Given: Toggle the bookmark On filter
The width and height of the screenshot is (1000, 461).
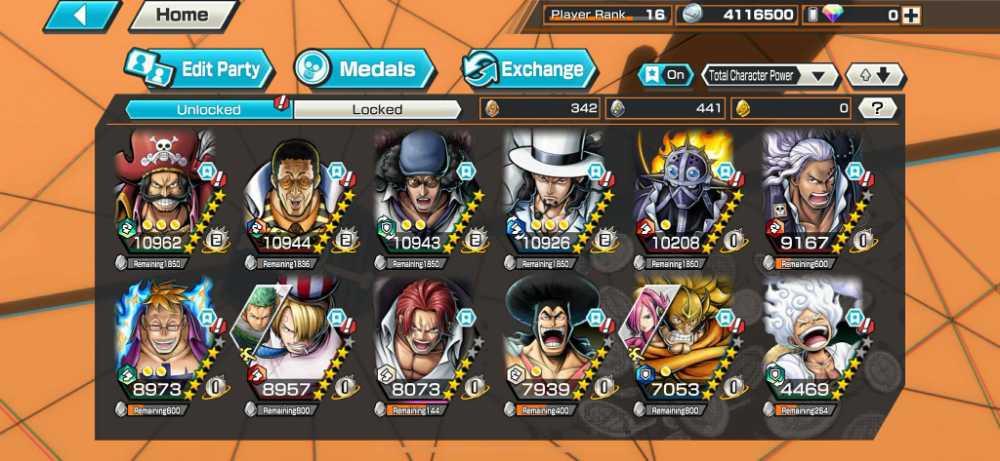Looking at the screenshot, I should [666, 75].
